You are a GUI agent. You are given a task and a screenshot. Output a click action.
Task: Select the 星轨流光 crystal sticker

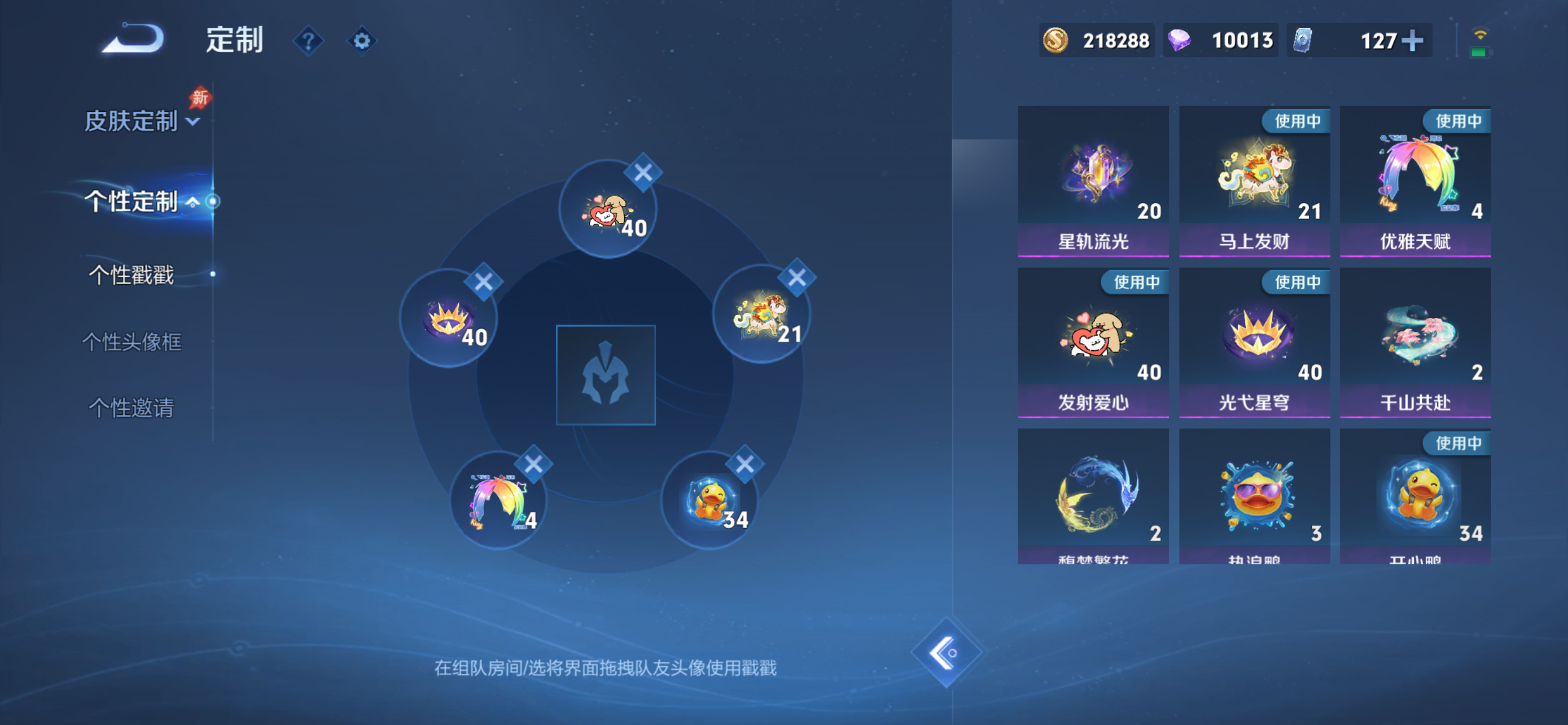(x=1093, y=177)
